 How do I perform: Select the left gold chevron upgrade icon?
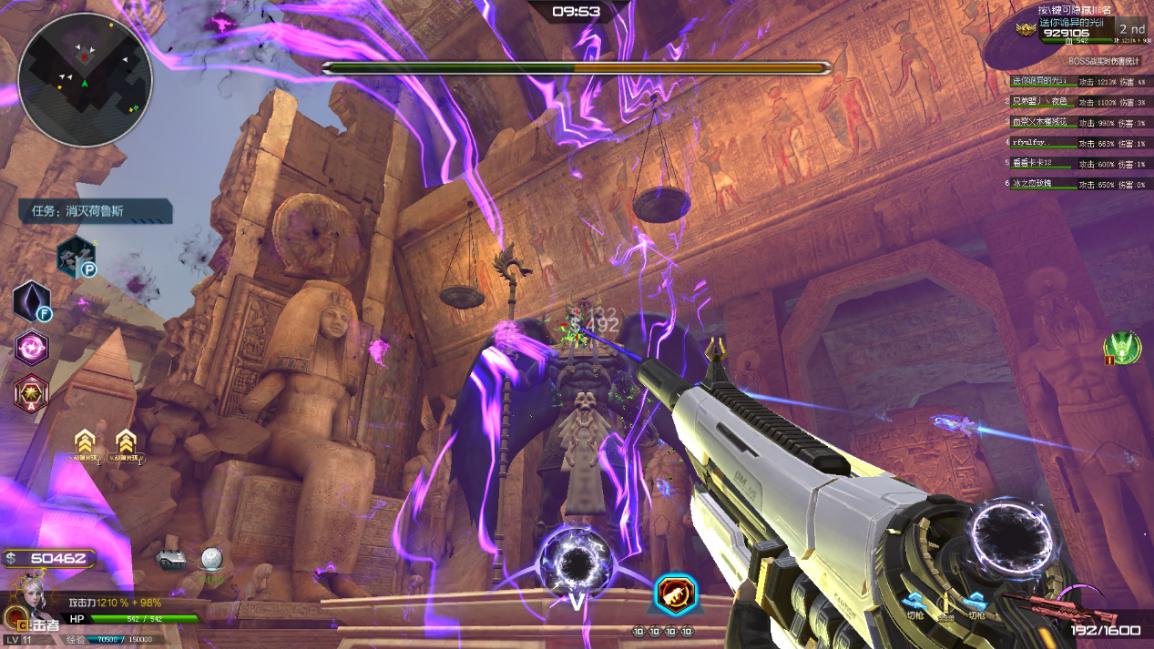84,441
